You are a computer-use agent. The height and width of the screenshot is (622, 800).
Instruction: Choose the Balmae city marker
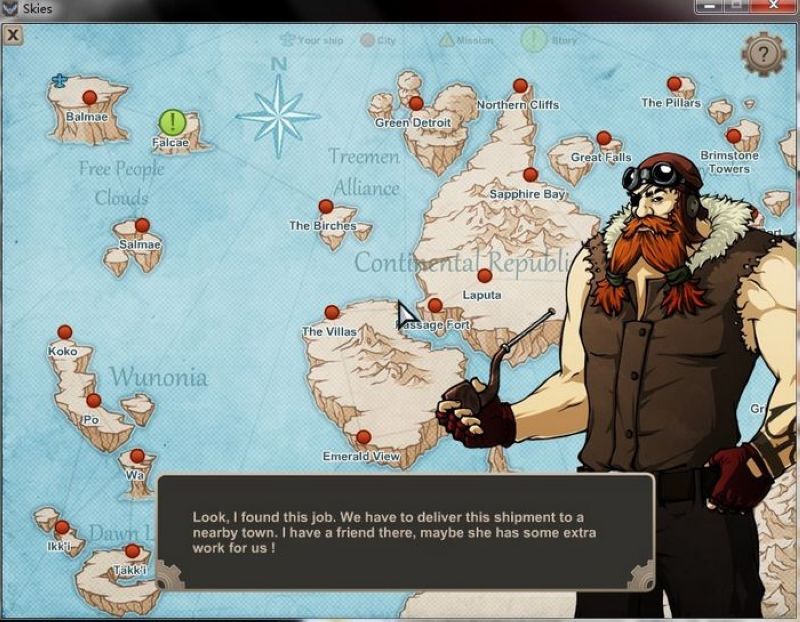point(89,98)
